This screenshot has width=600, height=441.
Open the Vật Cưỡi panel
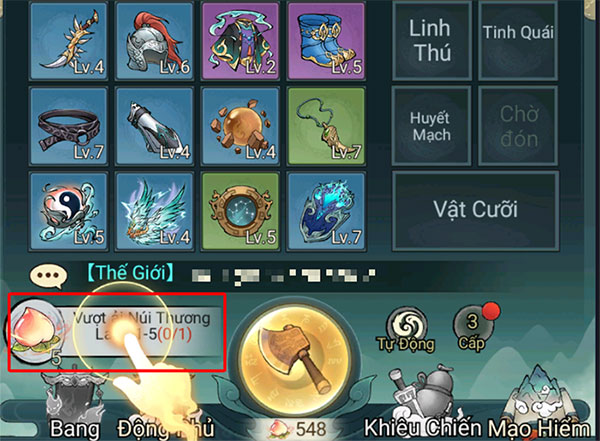point(474,211)
